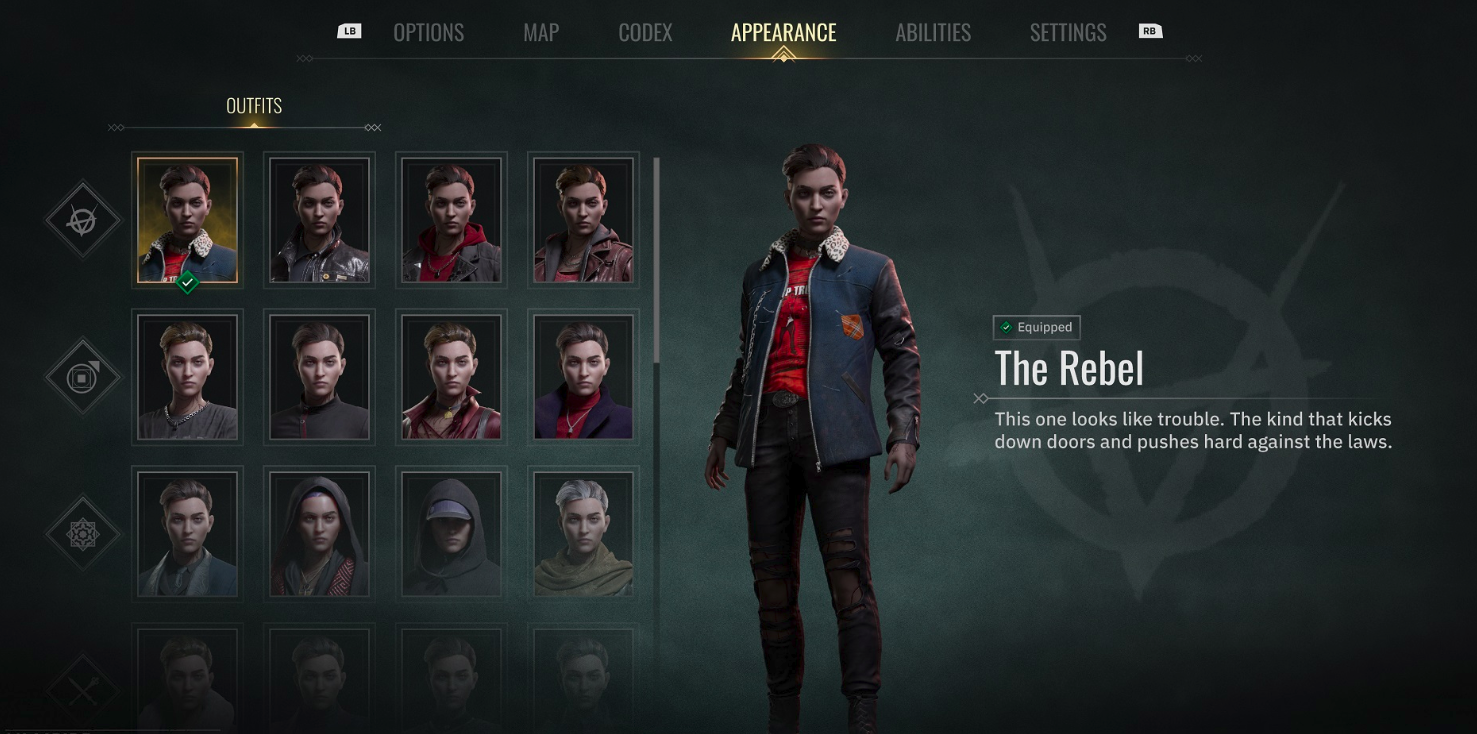Go to the Abilities tab
Viewport: 1477px width, 734px height.
[933, 33]
